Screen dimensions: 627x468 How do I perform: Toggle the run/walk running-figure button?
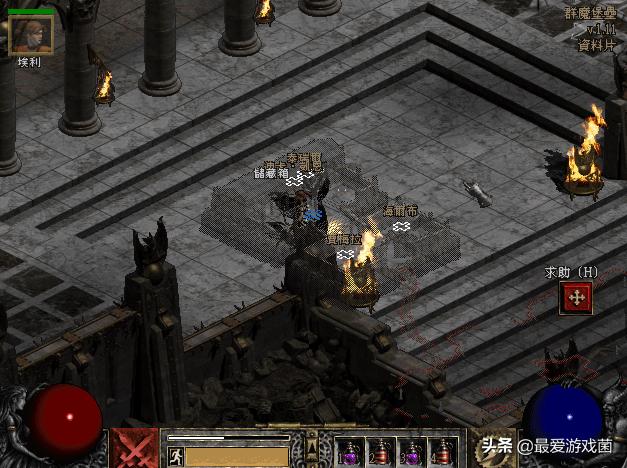175,457
